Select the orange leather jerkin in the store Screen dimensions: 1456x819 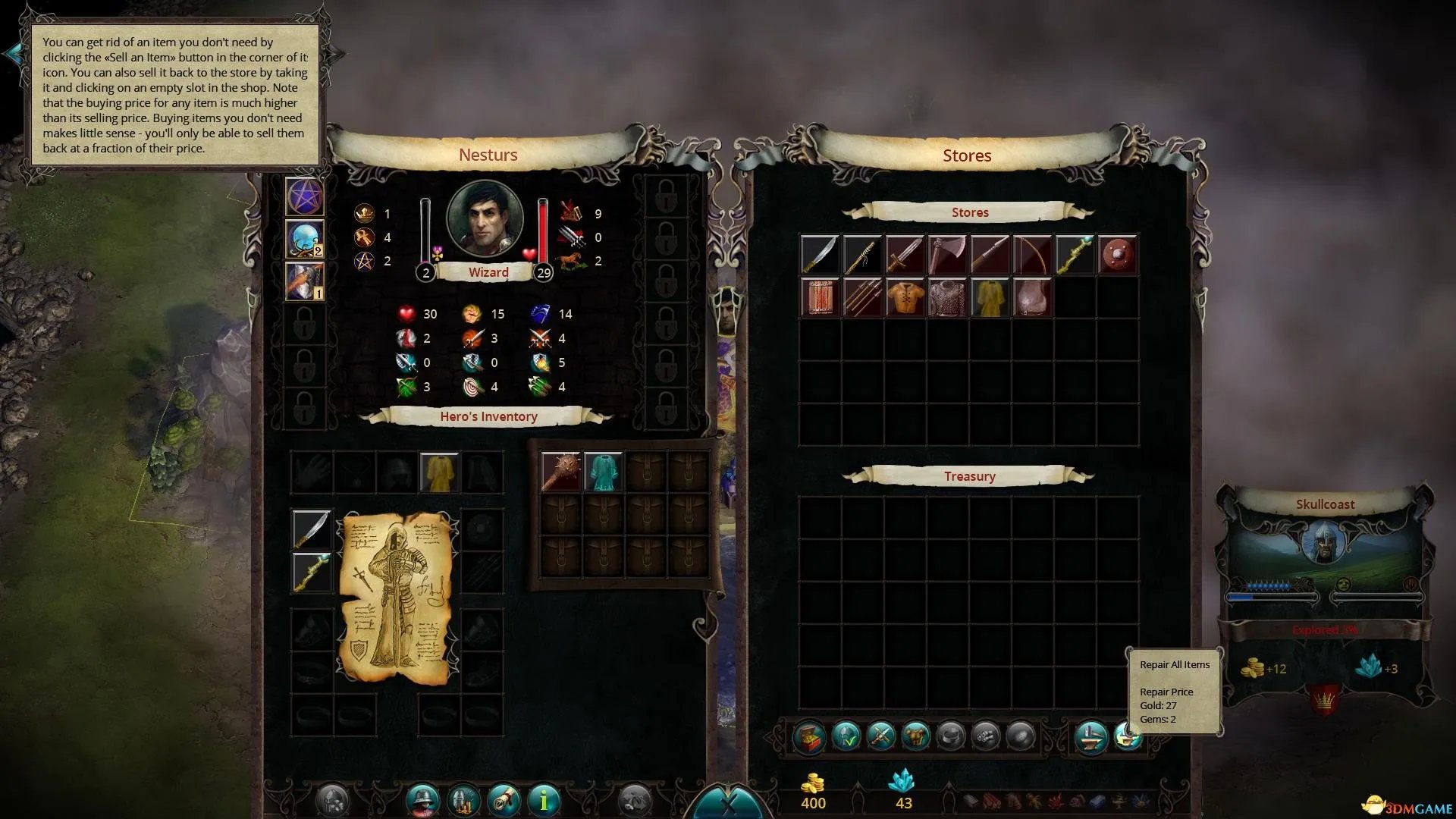point(905,297)
